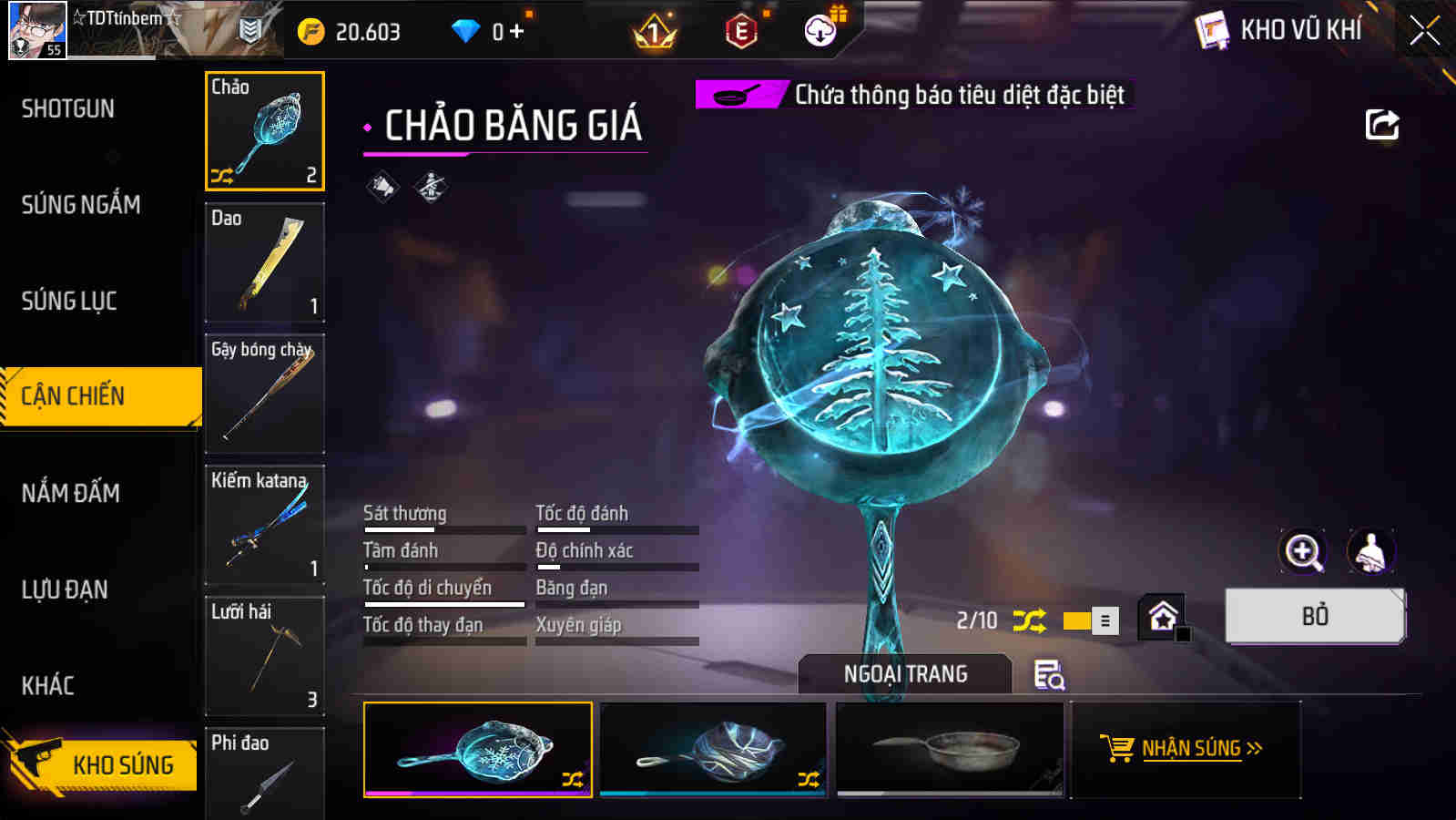Select the Kiếm katana weapon thumbnail
1456x820 pixels.
264,526
